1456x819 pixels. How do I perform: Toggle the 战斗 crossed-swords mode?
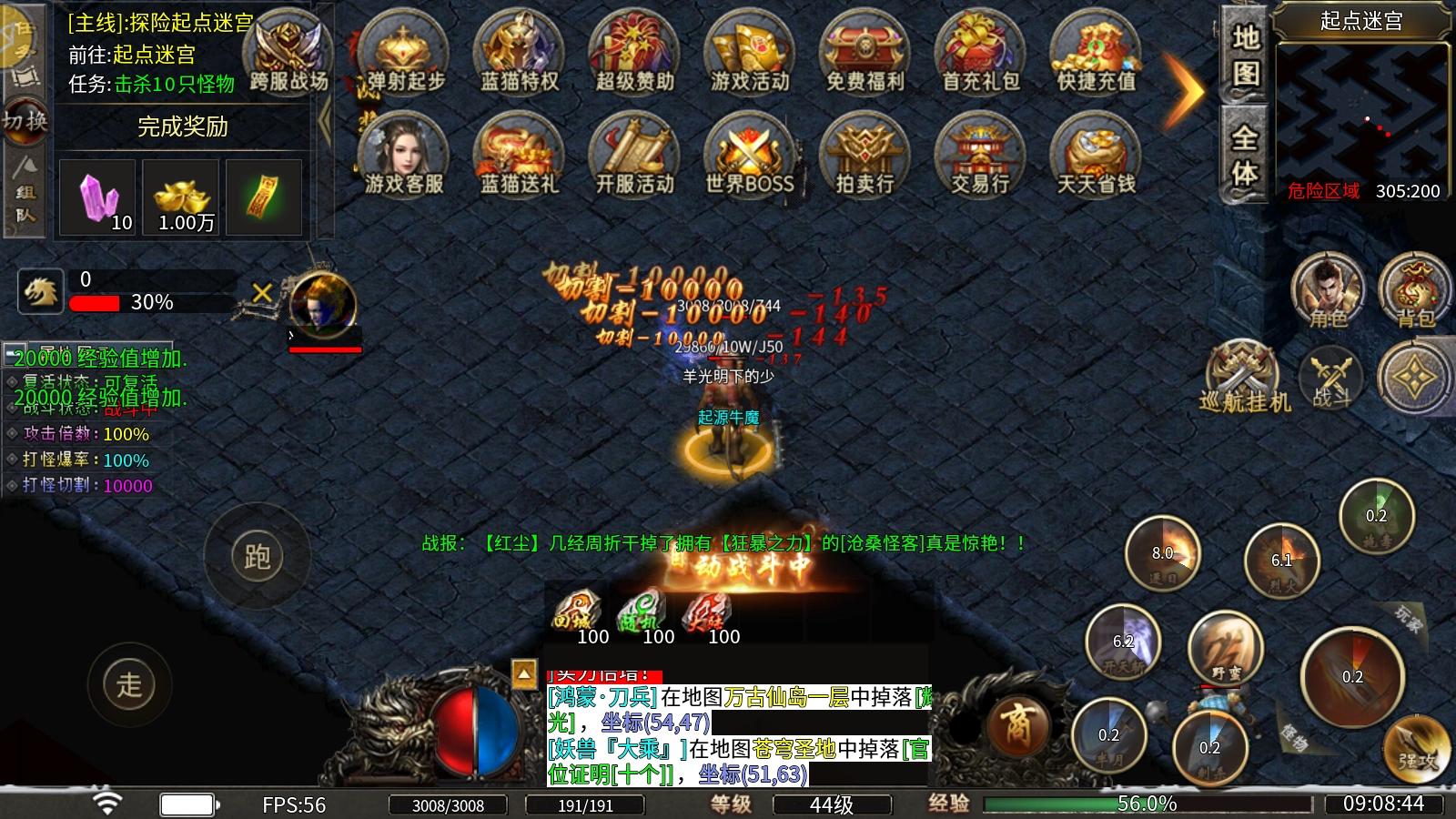tap(1330, 378)
